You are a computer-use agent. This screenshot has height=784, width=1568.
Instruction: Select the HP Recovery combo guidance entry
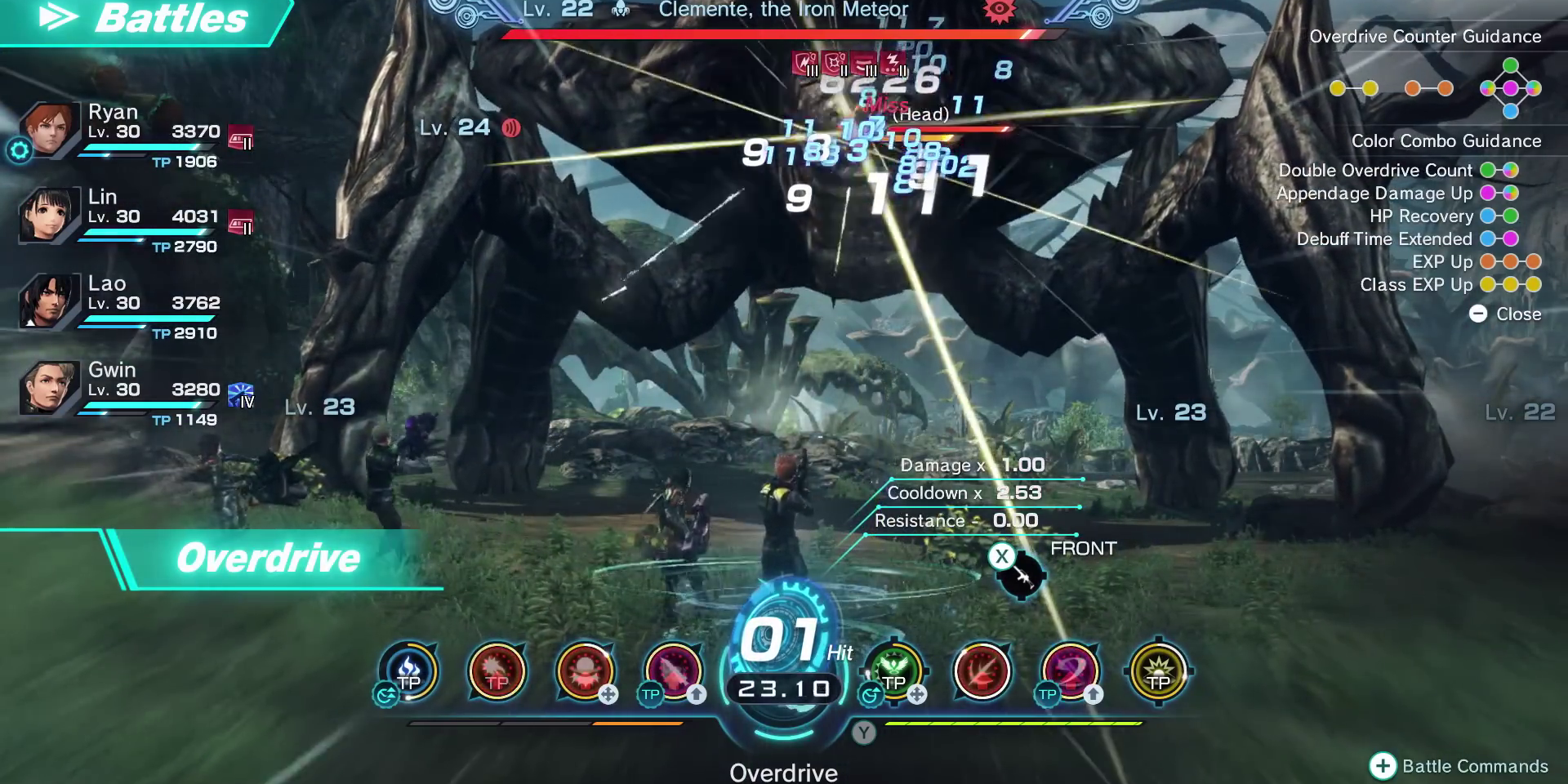pos(1423,216)
